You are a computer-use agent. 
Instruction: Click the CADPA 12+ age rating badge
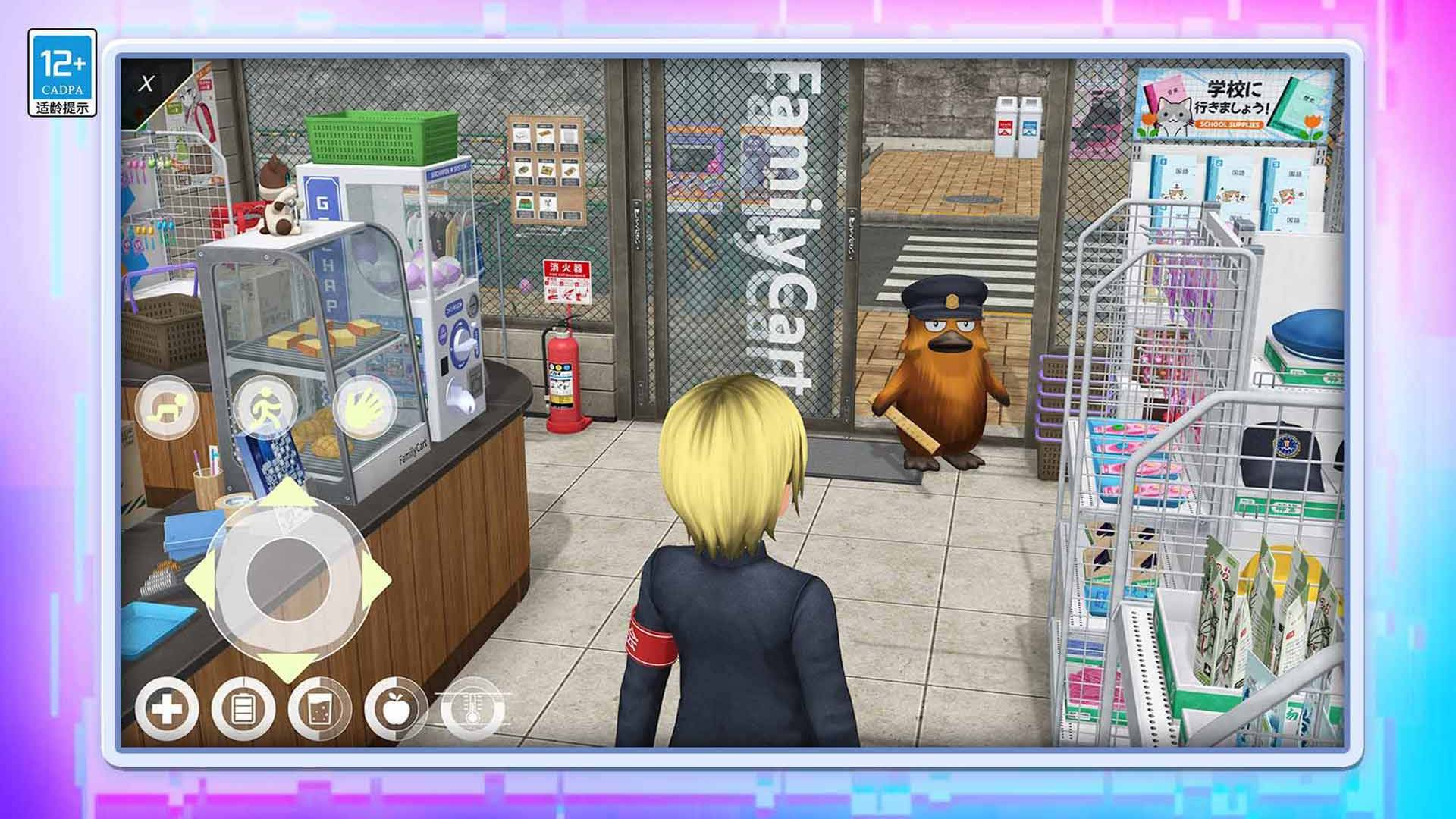pyautogui.click(x=62, y=73)
